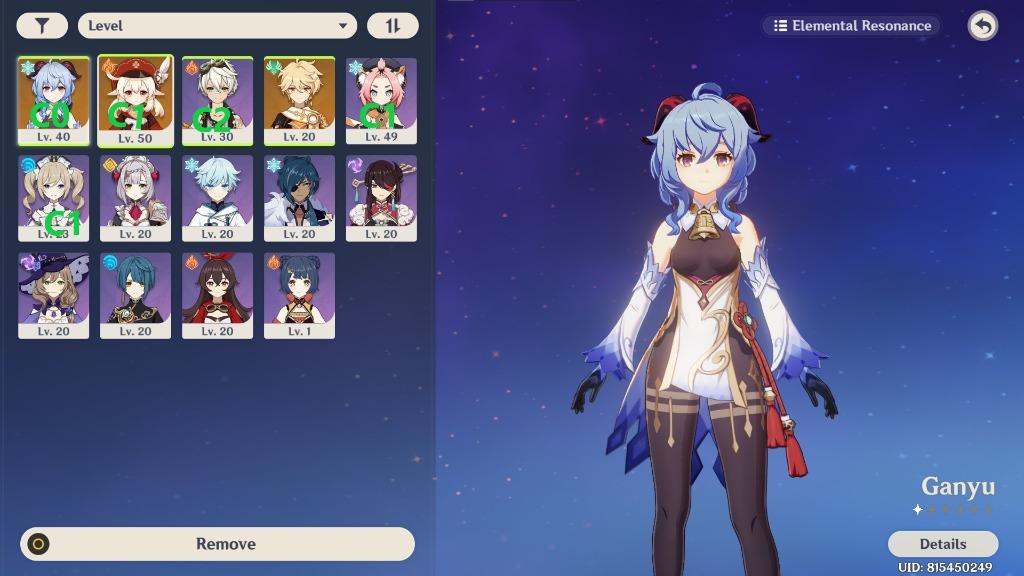Screen dimensions: 1024x576
Task: Pick Noelle's character portrait
Action: [x=135, y=198]
